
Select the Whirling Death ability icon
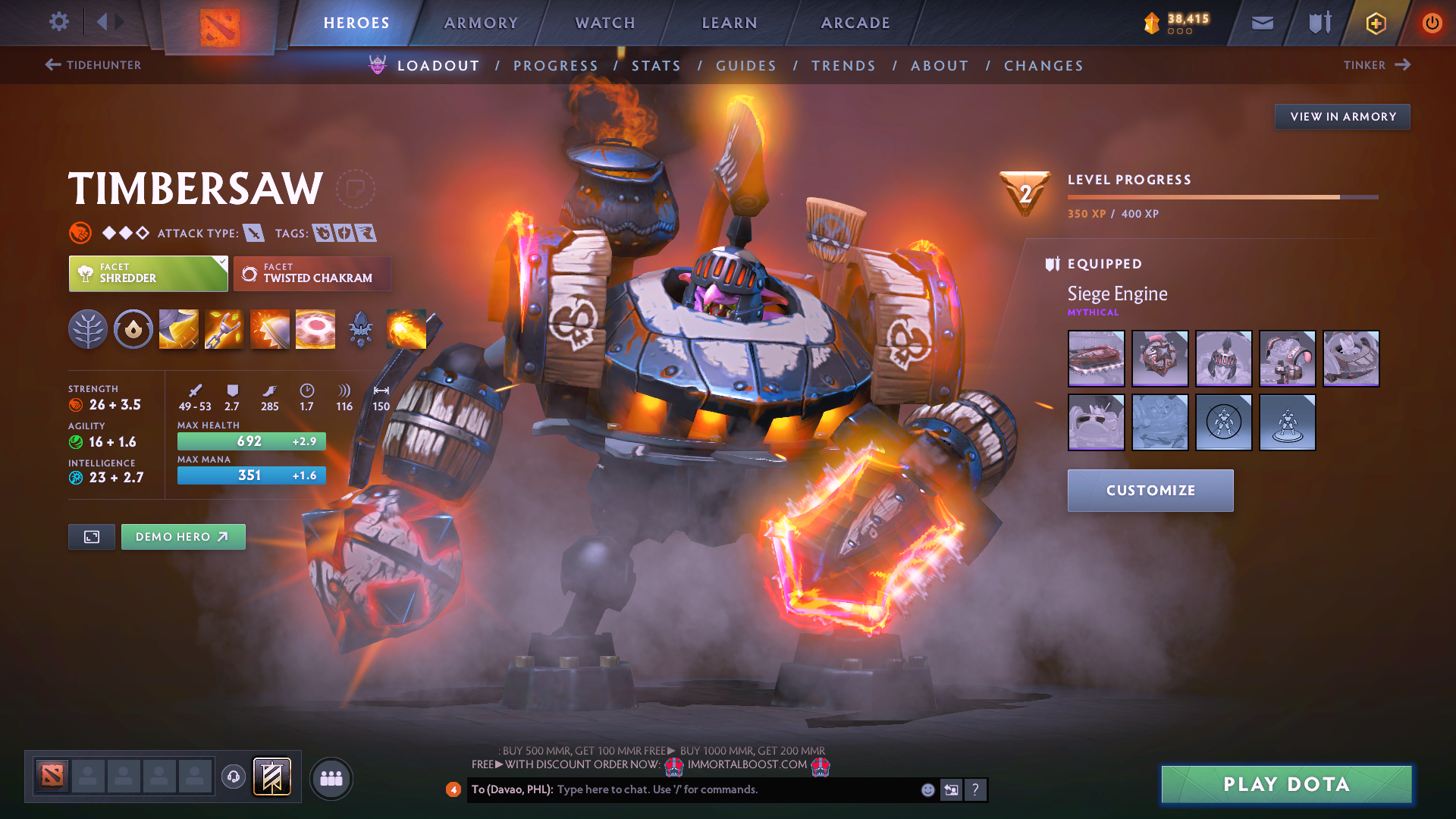[178, 328]
